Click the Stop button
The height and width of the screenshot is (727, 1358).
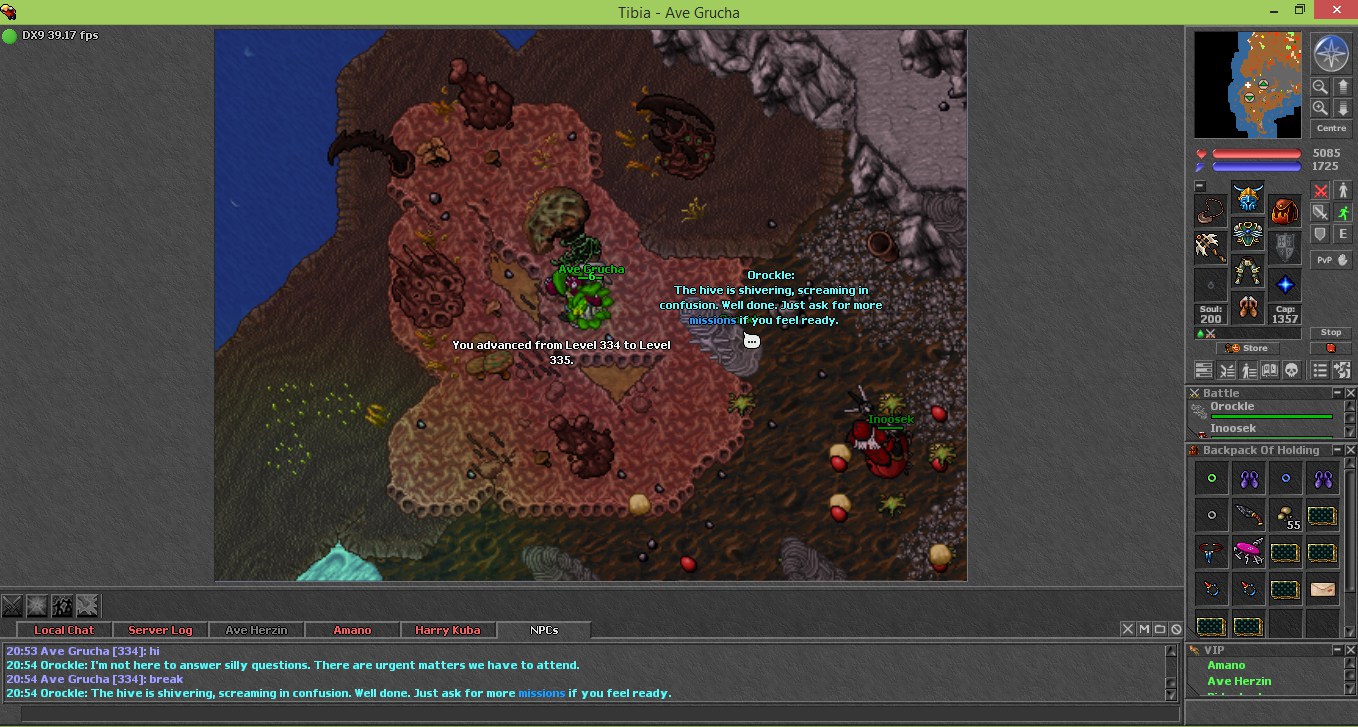pyautogui.click(x=1331, y=333)
